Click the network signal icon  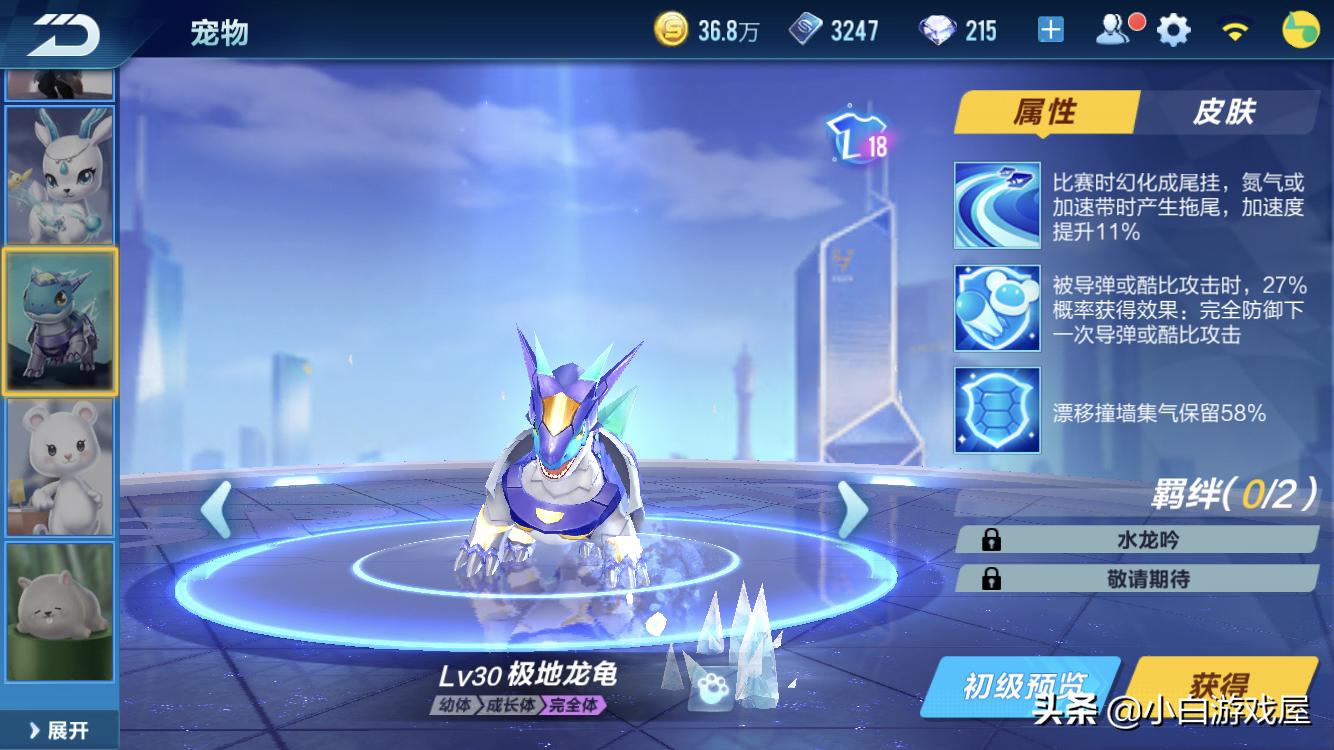click(x=1234, y=29)
